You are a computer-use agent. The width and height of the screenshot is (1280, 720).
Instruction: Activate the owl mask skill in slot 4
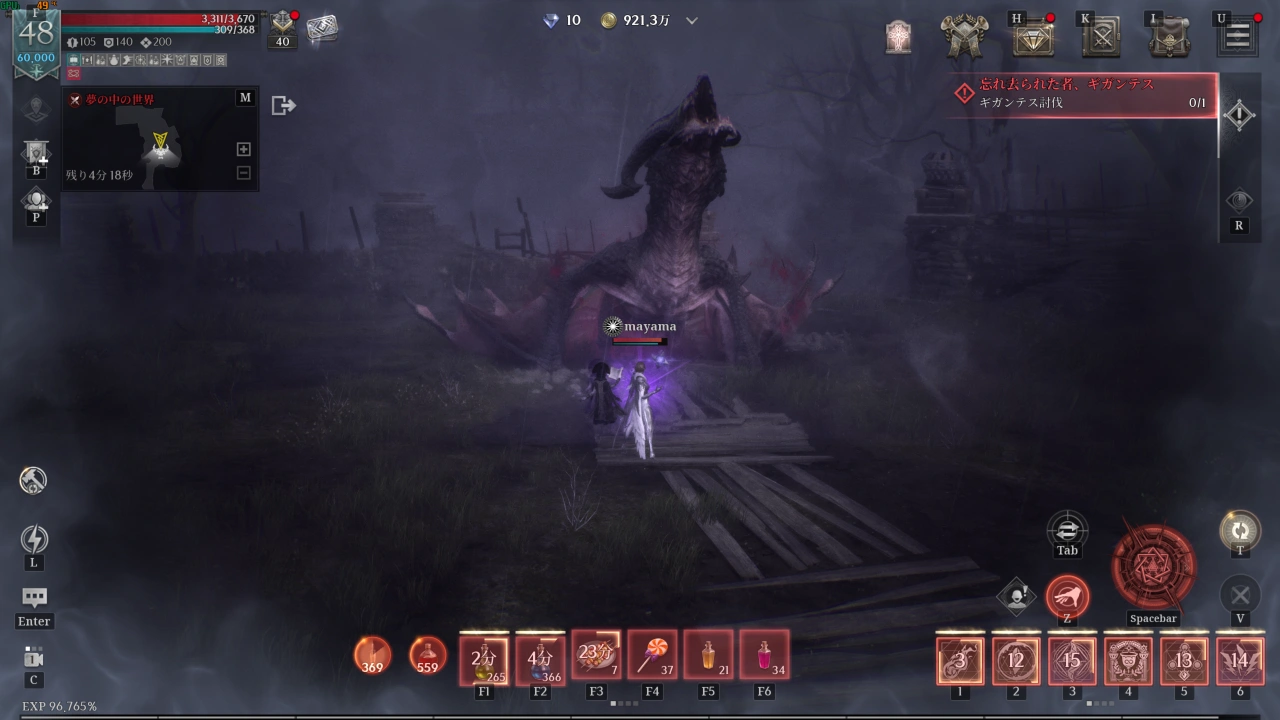(x=1128, y=661)
